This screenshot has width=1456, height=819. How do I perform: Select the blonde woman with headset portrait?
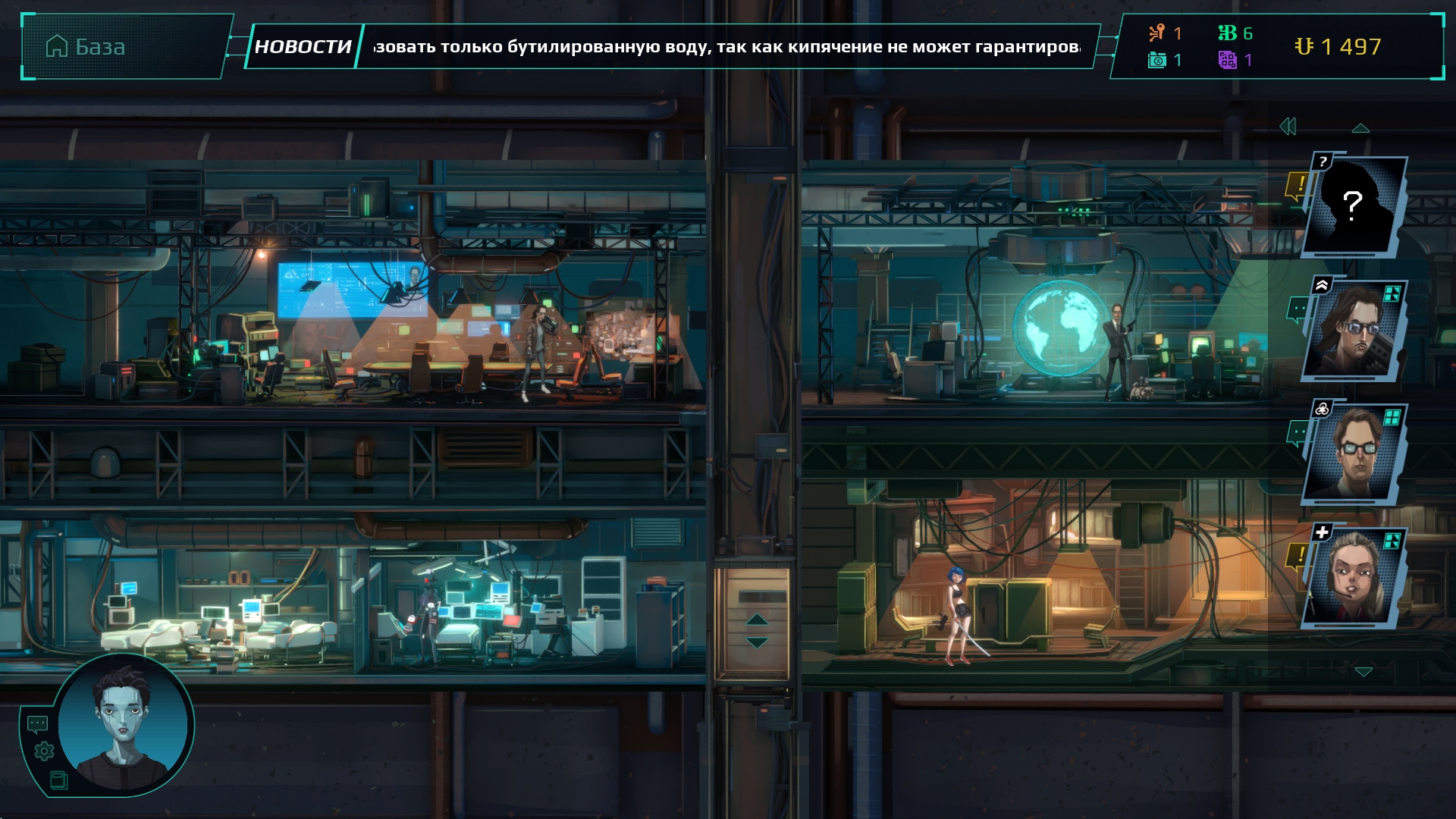[1355, 577]
